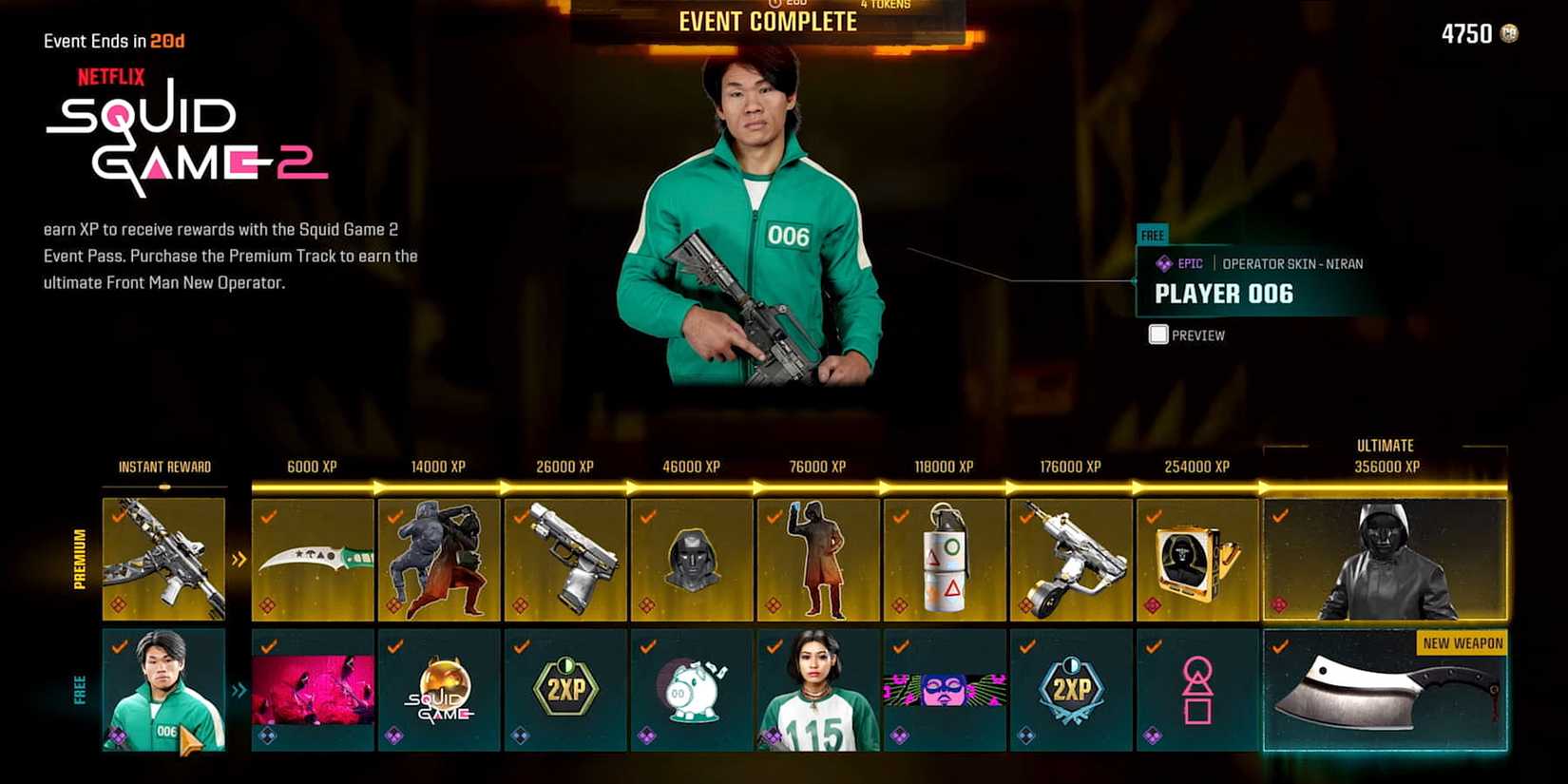Click the yellow XP progress bar across reward tiers
The width and height of the screenshot is (1568, 784).
coord(760,486)
